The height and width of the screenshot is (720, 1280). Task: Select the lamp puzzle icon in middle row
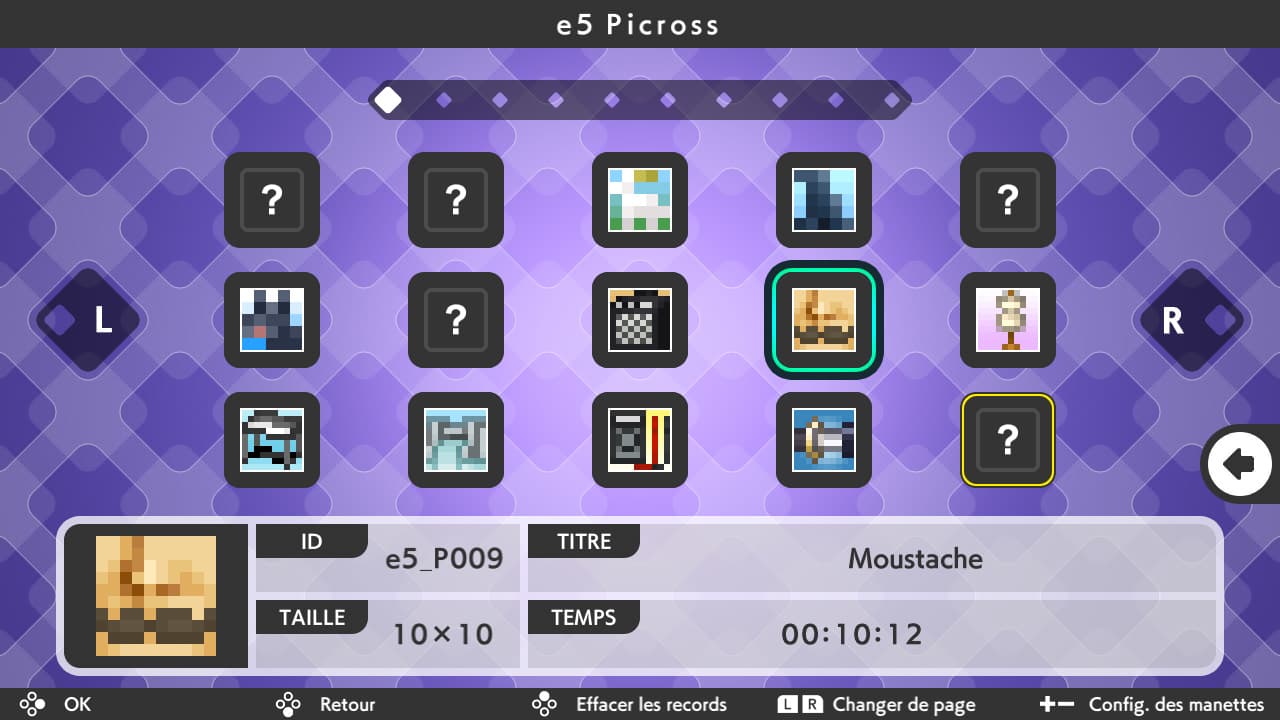click(x=1007, y=320)
